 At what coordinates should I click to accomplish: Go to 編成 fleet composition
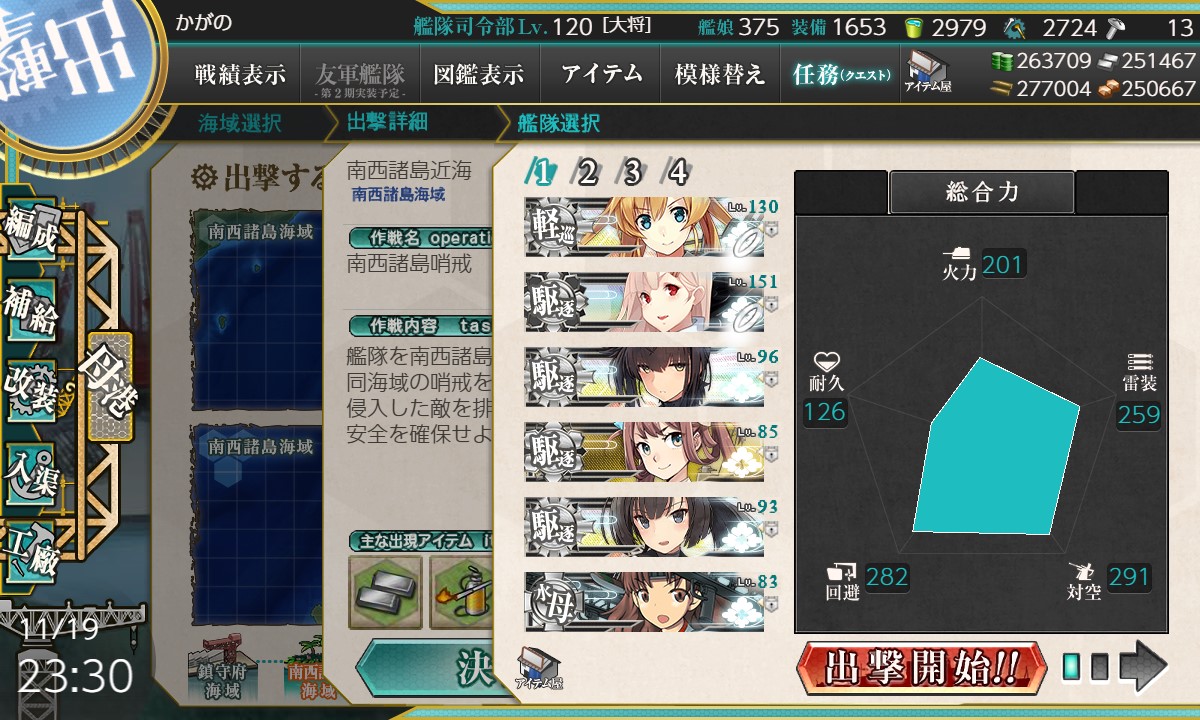point(30,232)
